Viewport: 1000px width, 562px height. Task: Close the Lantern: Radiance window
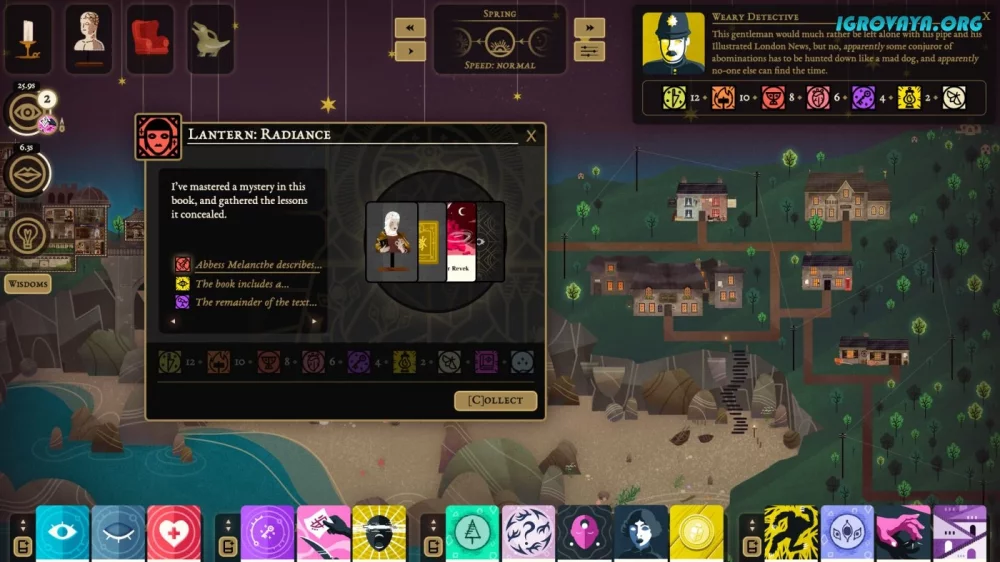tap(531, 136)
